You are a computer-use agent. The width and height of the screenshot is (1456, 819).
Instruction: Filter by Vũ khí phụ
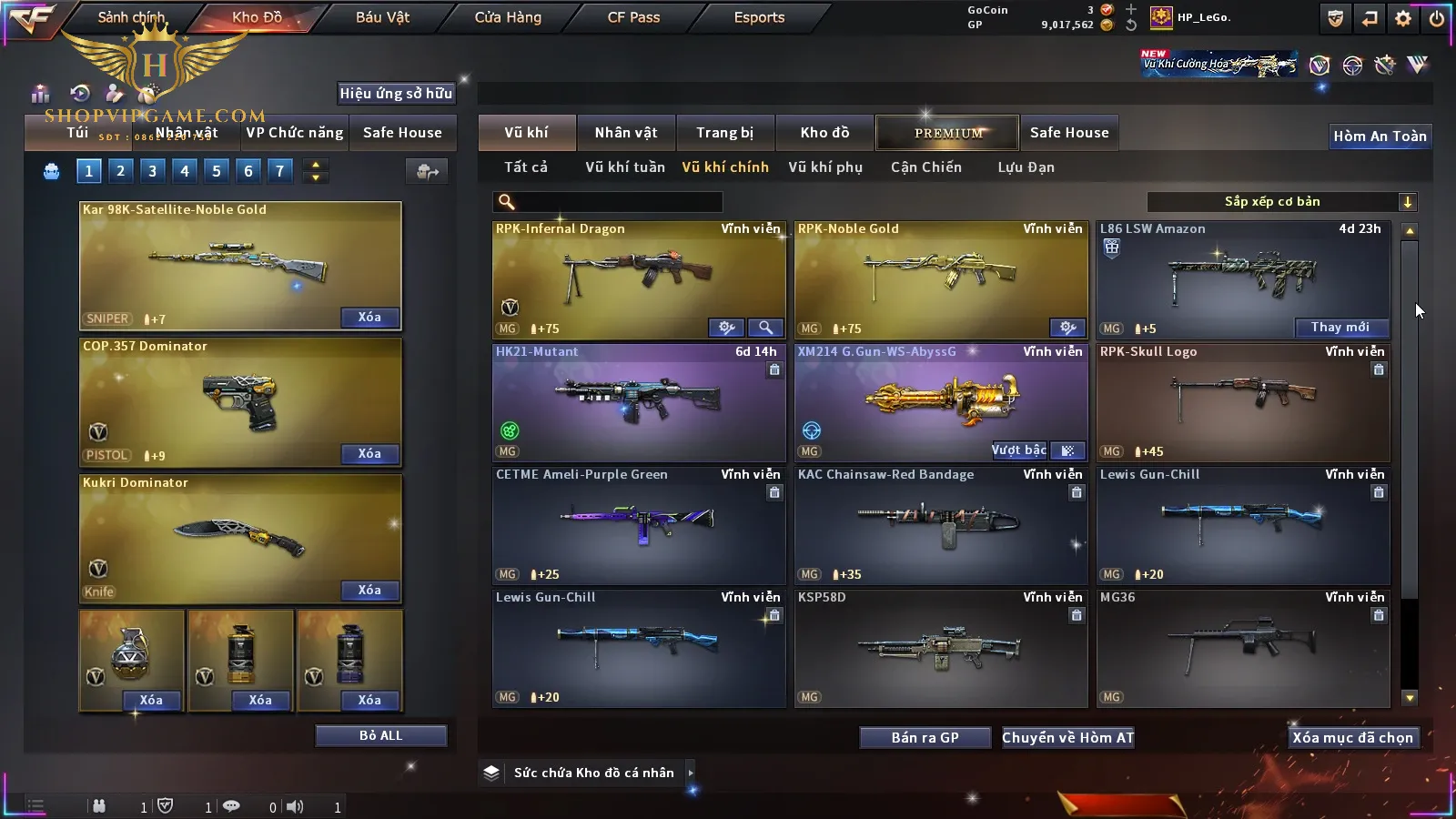(x=824, y=167)
